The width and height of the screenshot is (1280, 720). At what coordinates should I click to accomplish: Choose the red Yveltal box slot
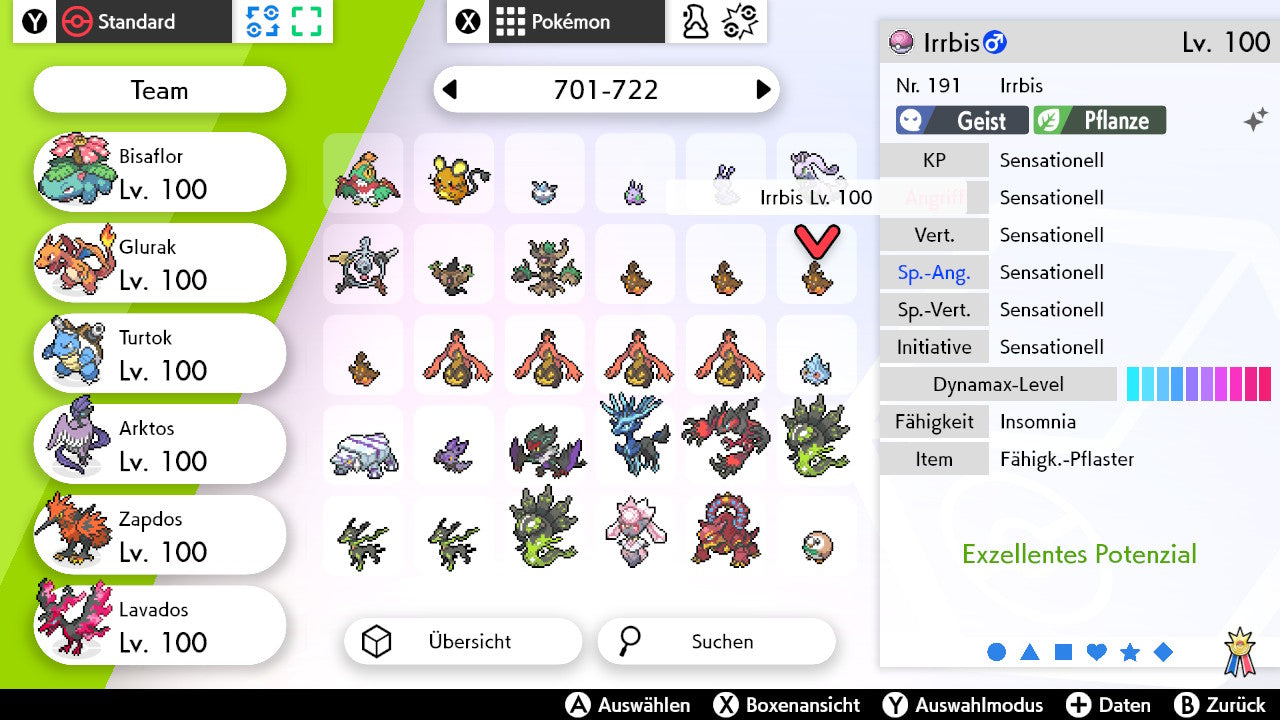coord(726,436)
